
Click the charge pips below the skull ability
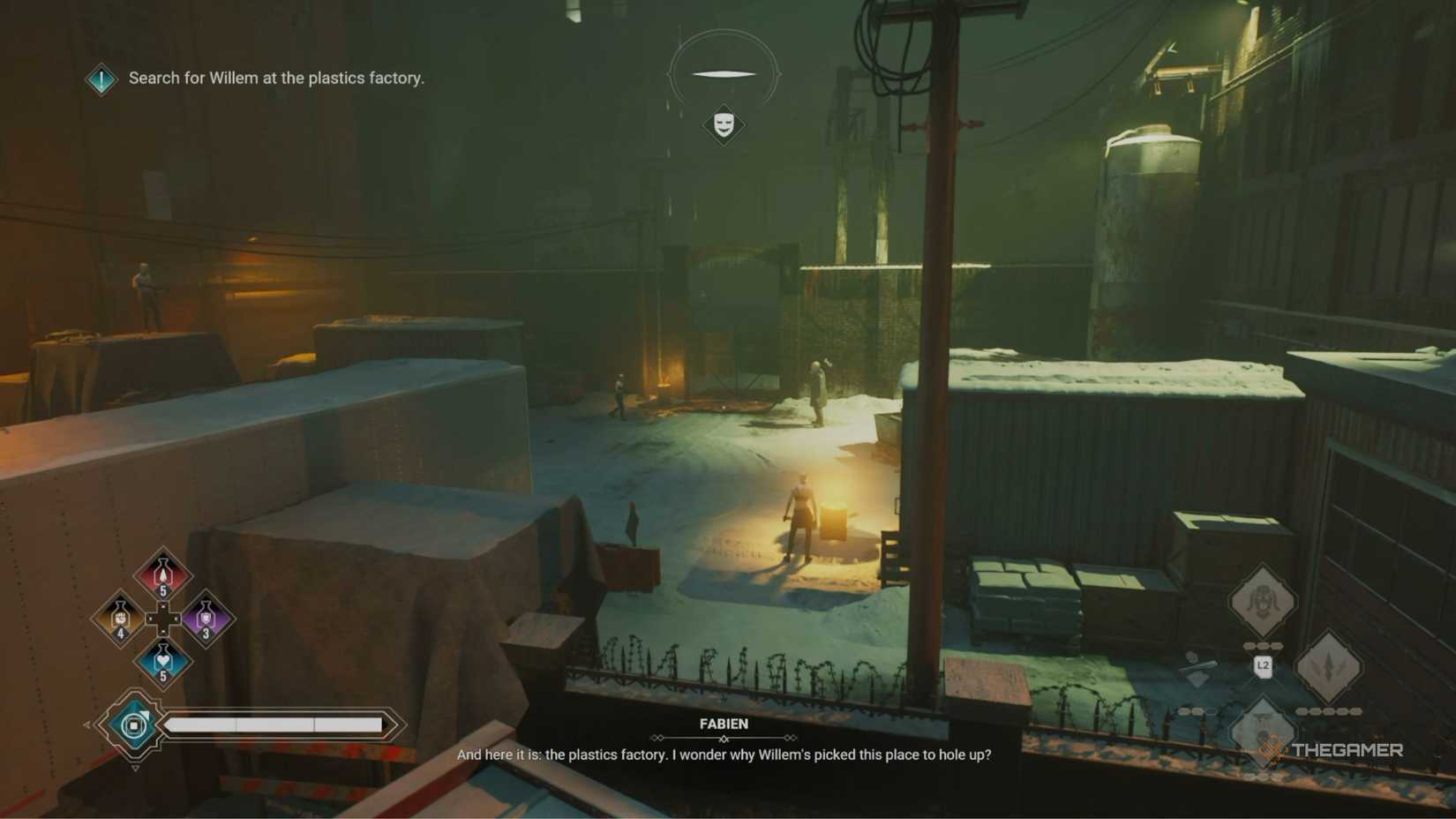coord(1263,645)
